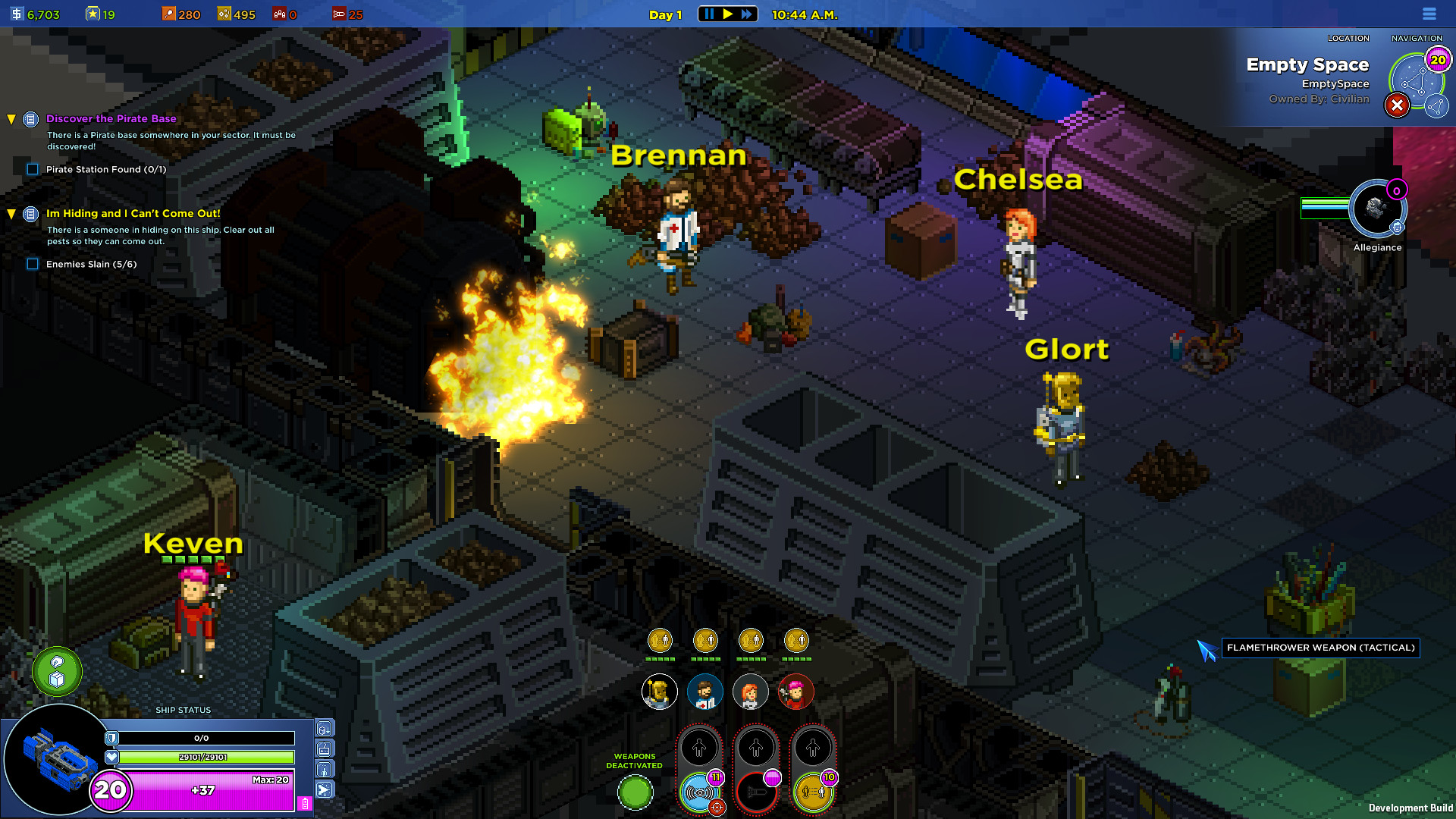Select pink-haired Keven's crew portrait
1456x819 pixels.
tap(795, 692)
